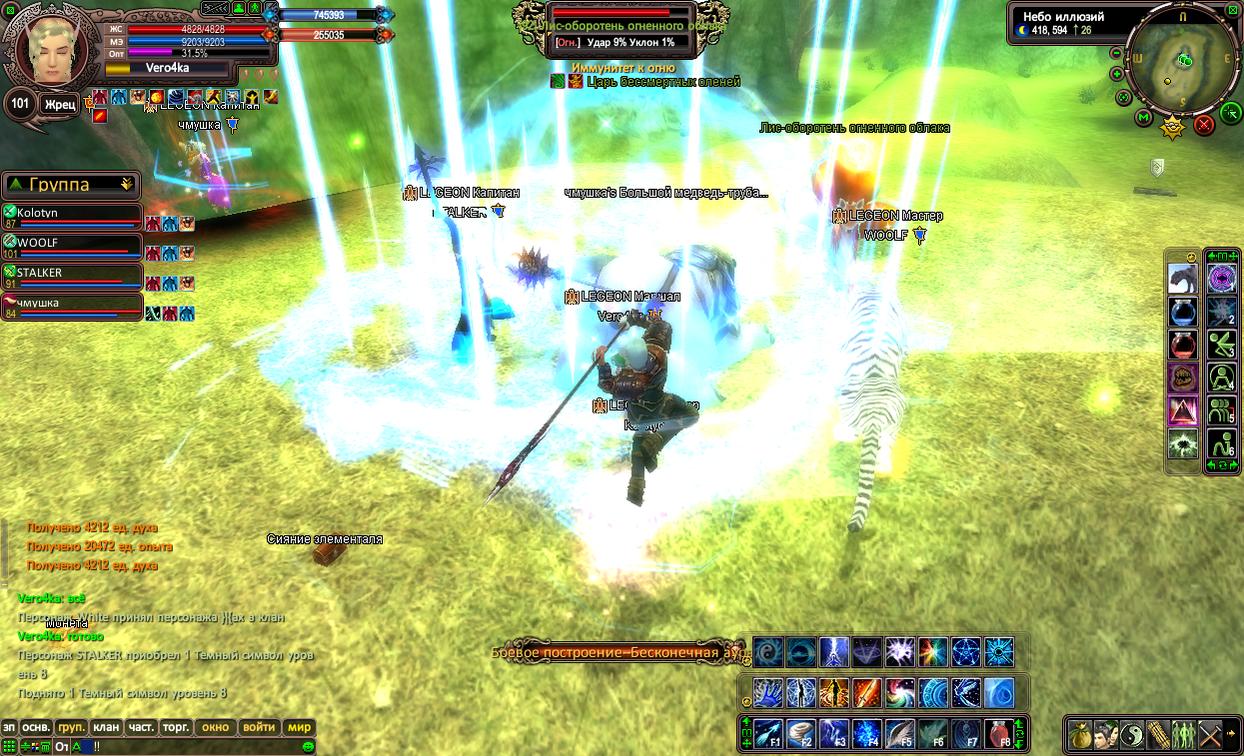Image resolution: width=1244 pixels, height=756 pixels.
Task: Use the blue mana potion slot
Action: coord(1183,312)
